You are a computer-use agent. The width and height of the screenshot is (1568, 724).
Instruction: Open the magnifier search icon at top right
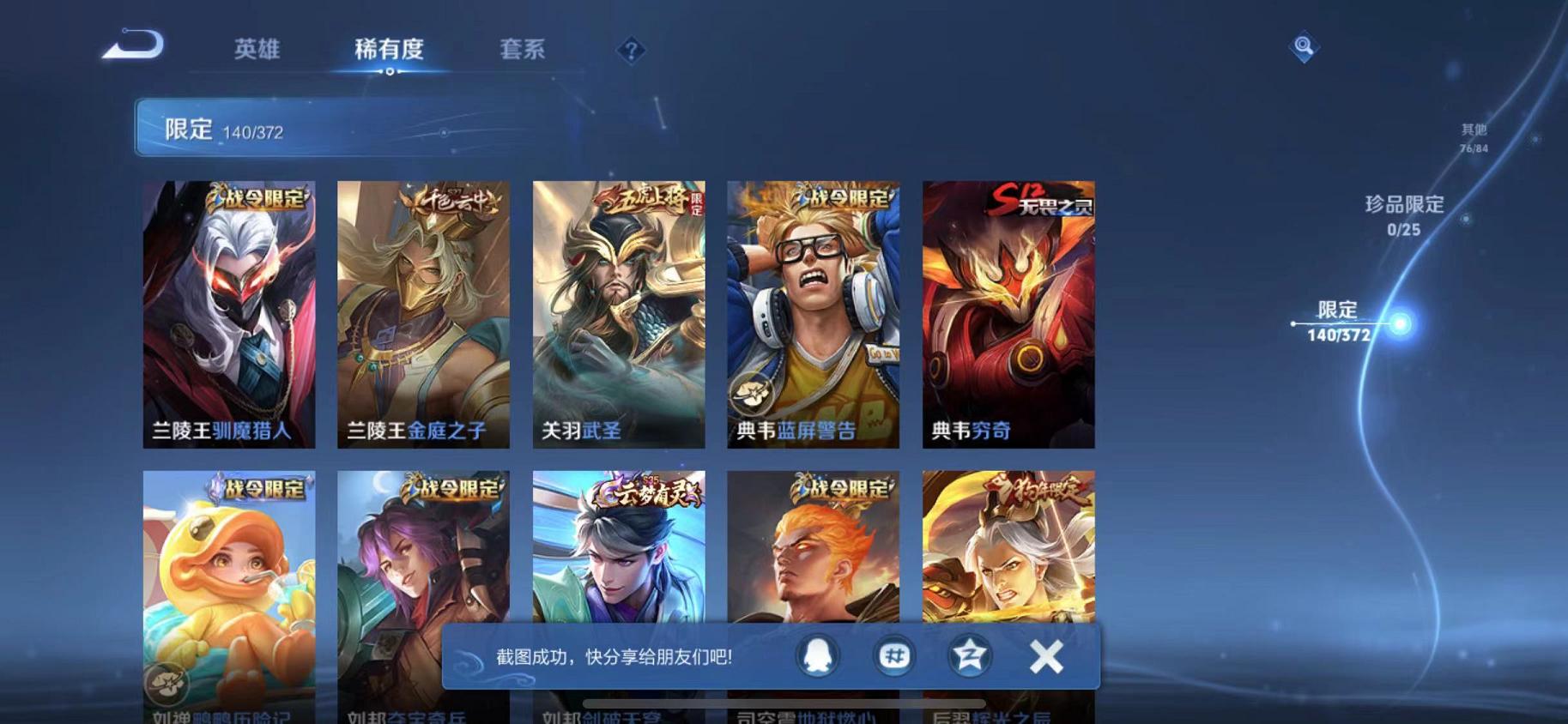pos(1304,47)
